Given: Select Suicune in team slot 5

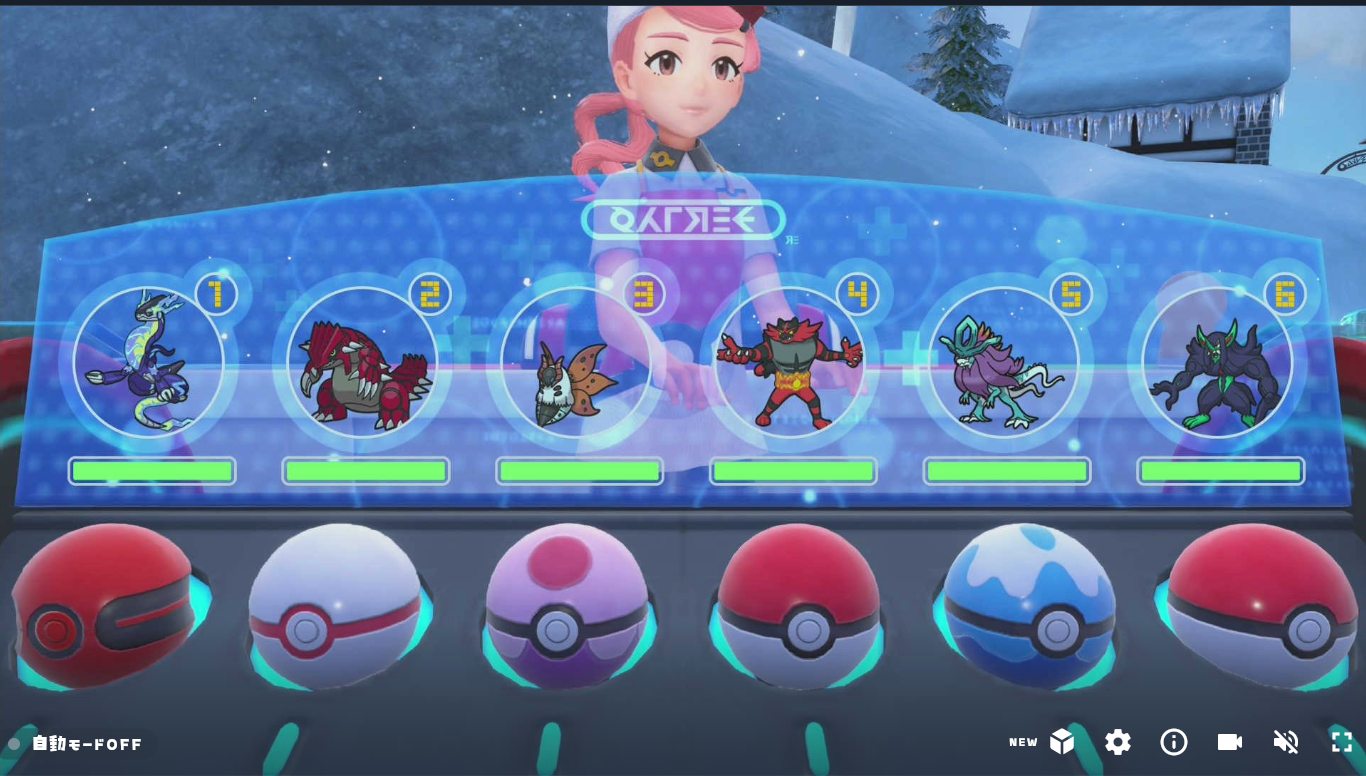Looking at the screenshot, I should coord(1004,361).
